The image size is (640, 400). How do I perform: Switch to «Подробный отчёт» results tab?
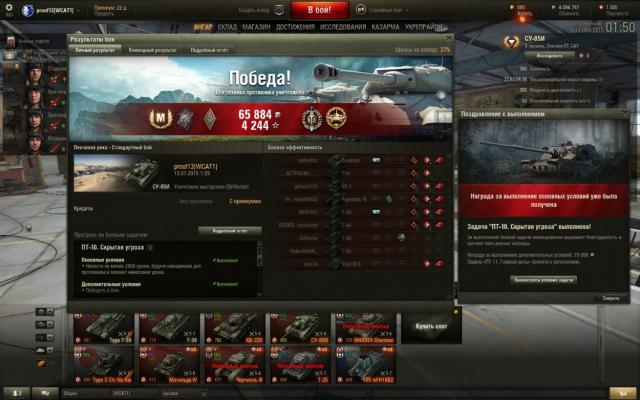(x=209, y=48)
